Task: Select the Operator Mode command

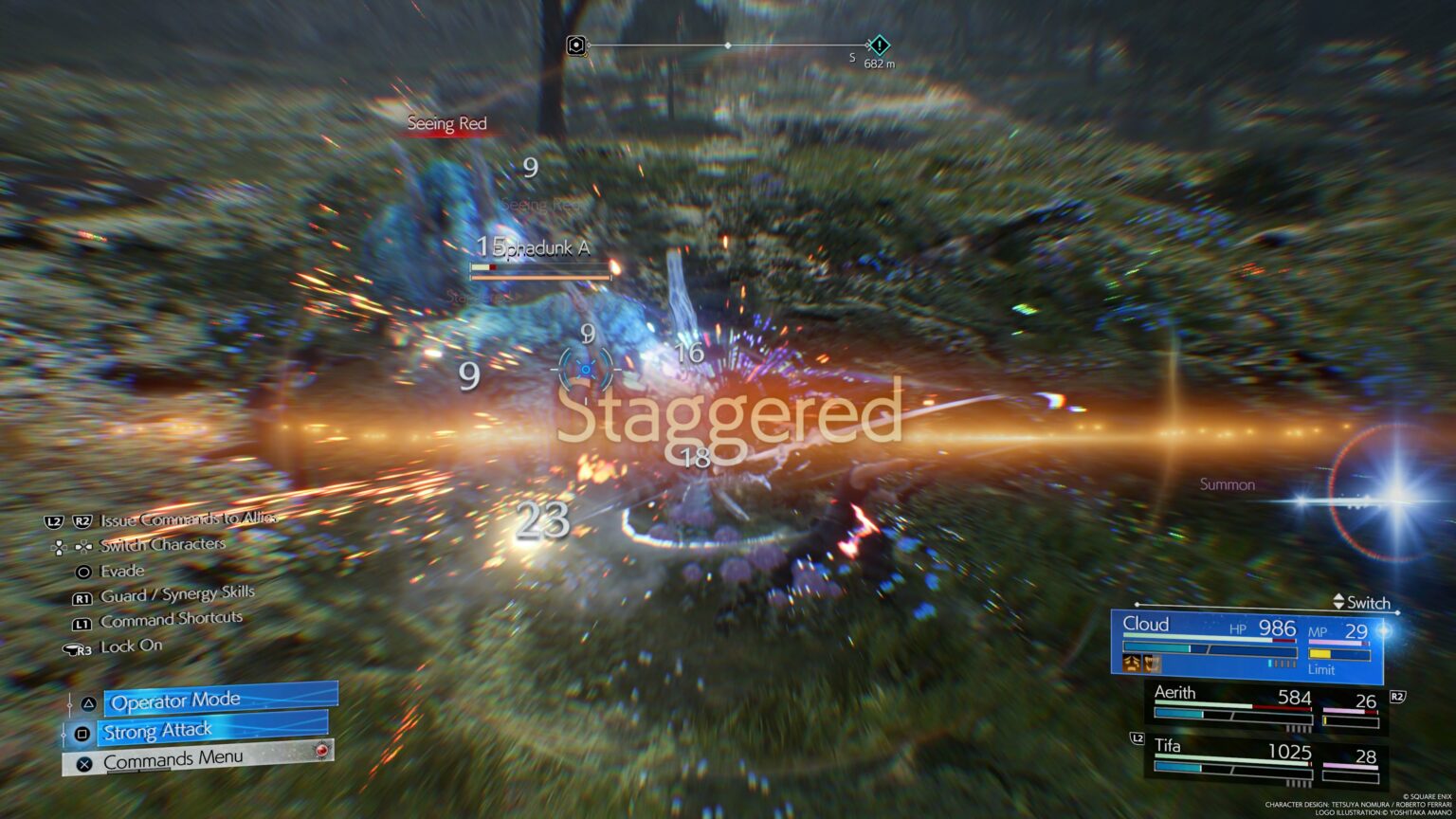Action: click(220, 701)
